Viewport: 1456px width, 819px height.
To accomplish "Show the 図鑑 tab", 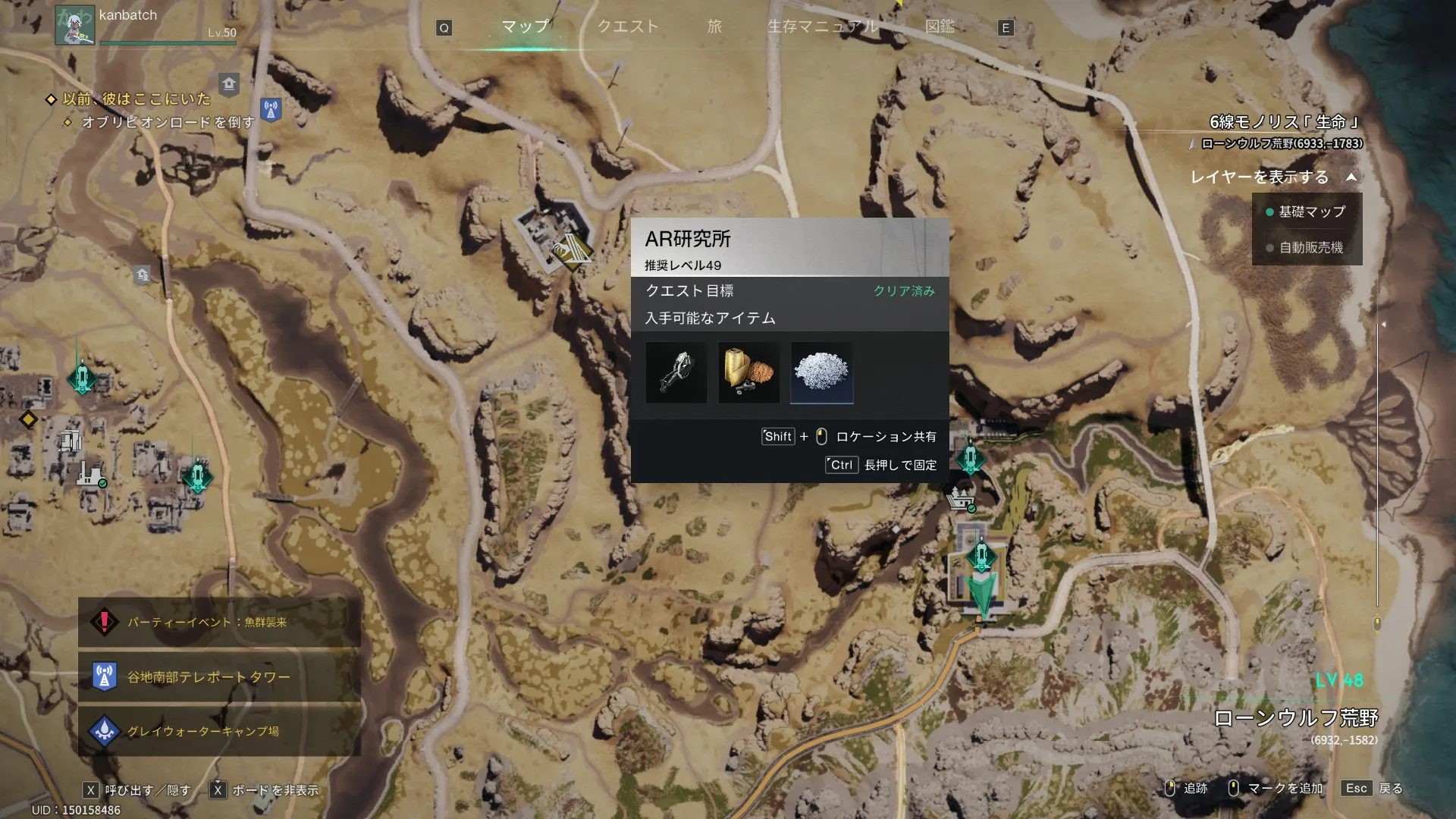I will pos(940,27).
